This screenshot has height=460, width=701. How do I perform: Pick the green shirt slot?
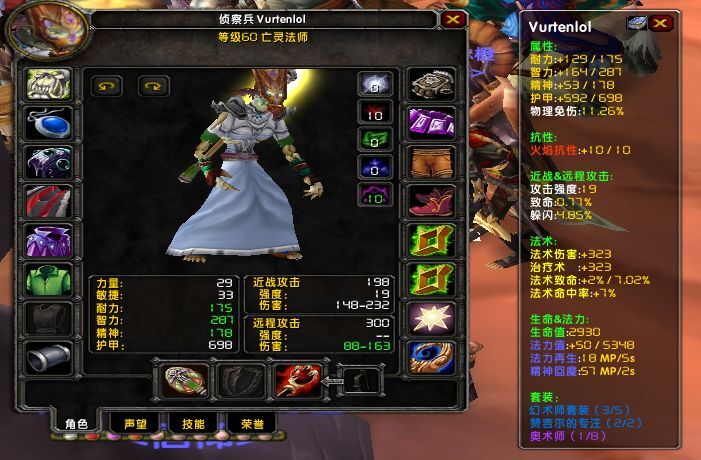44,280
